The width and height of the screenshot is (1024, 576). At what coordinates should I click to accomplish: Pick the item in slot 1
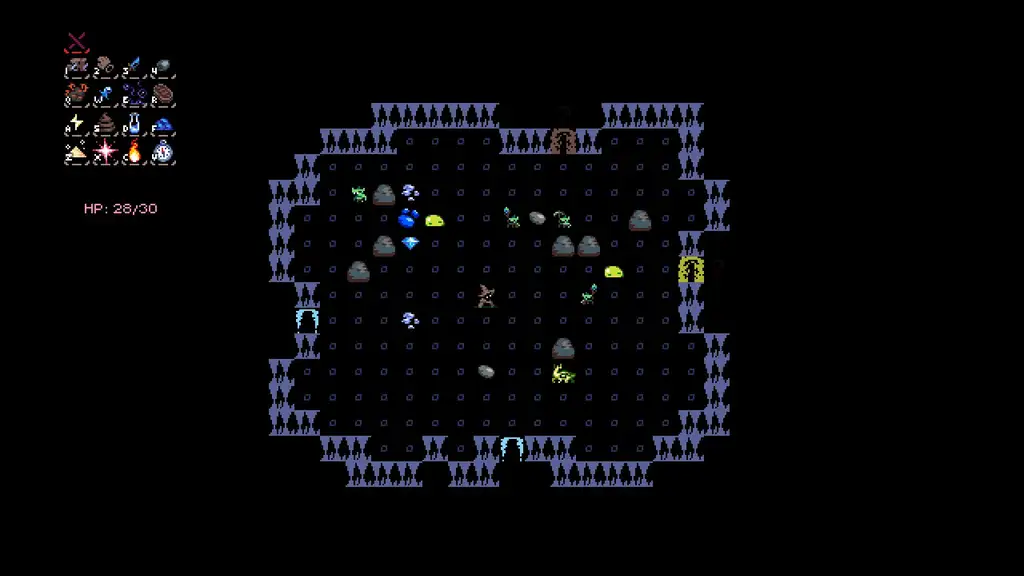coord(77,67)
